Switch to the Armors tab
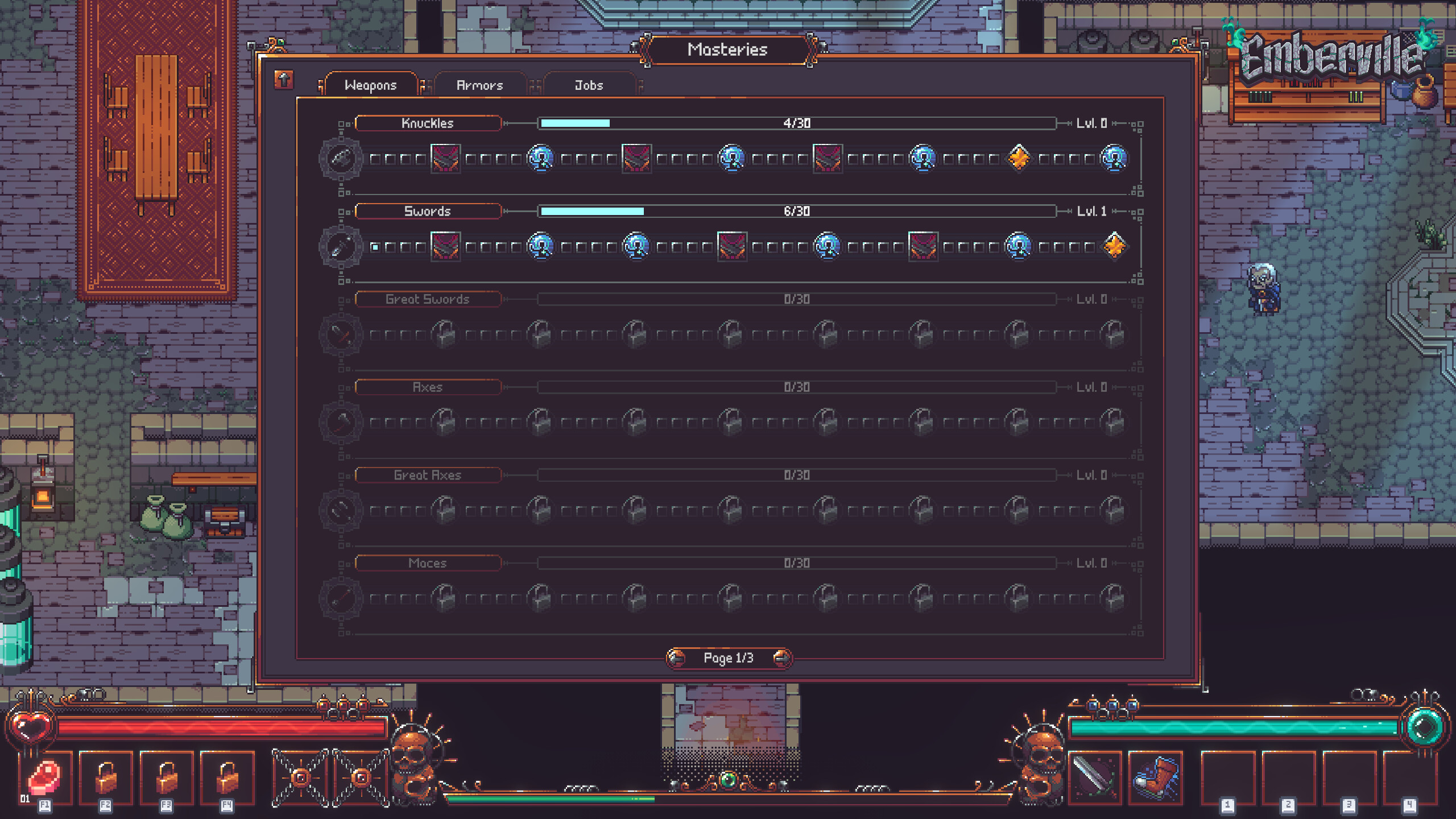 click(x=479, y=85)
